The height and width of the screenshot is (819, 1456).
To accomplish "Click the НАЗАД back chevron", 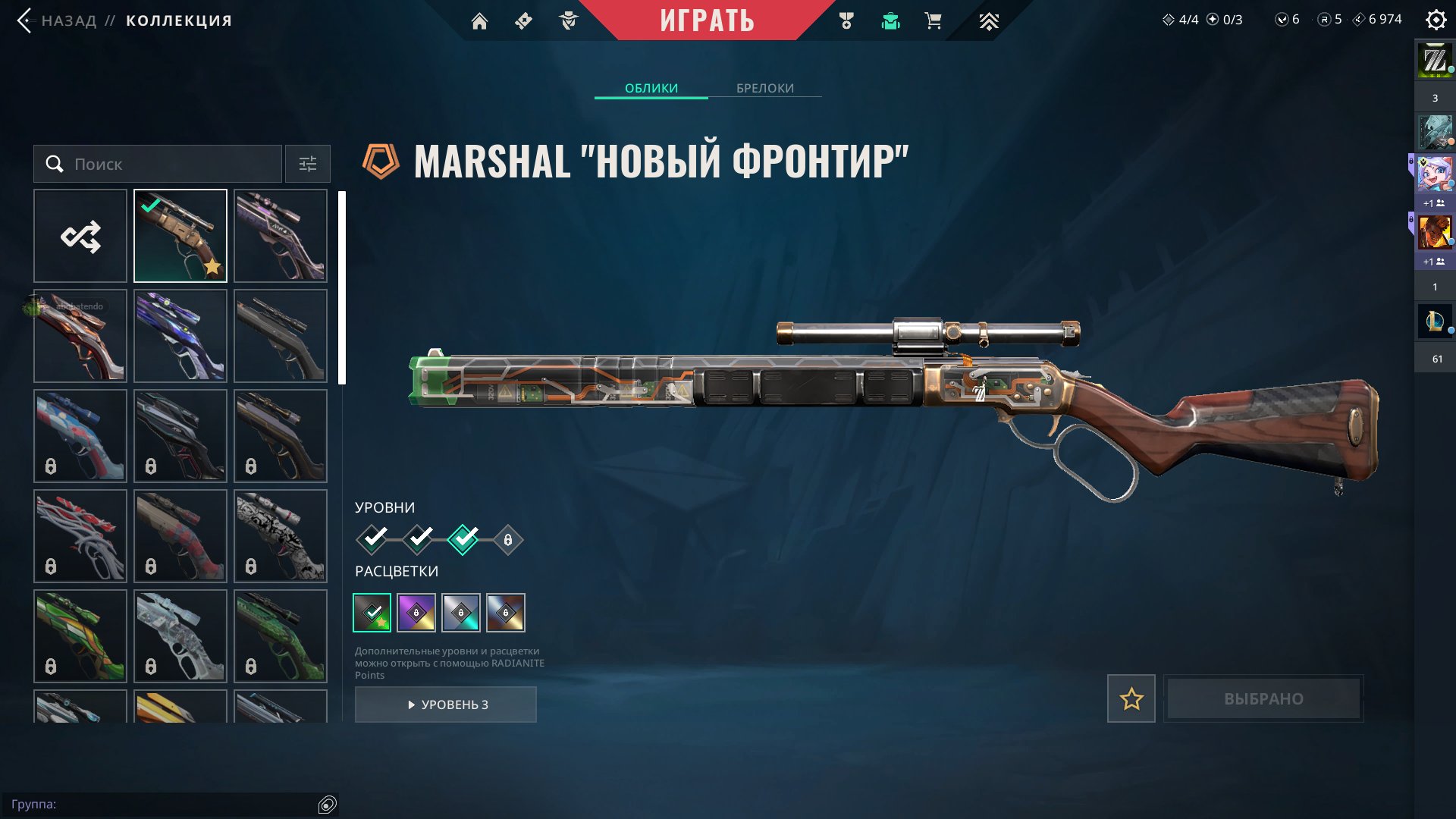I will click(25, 20).
